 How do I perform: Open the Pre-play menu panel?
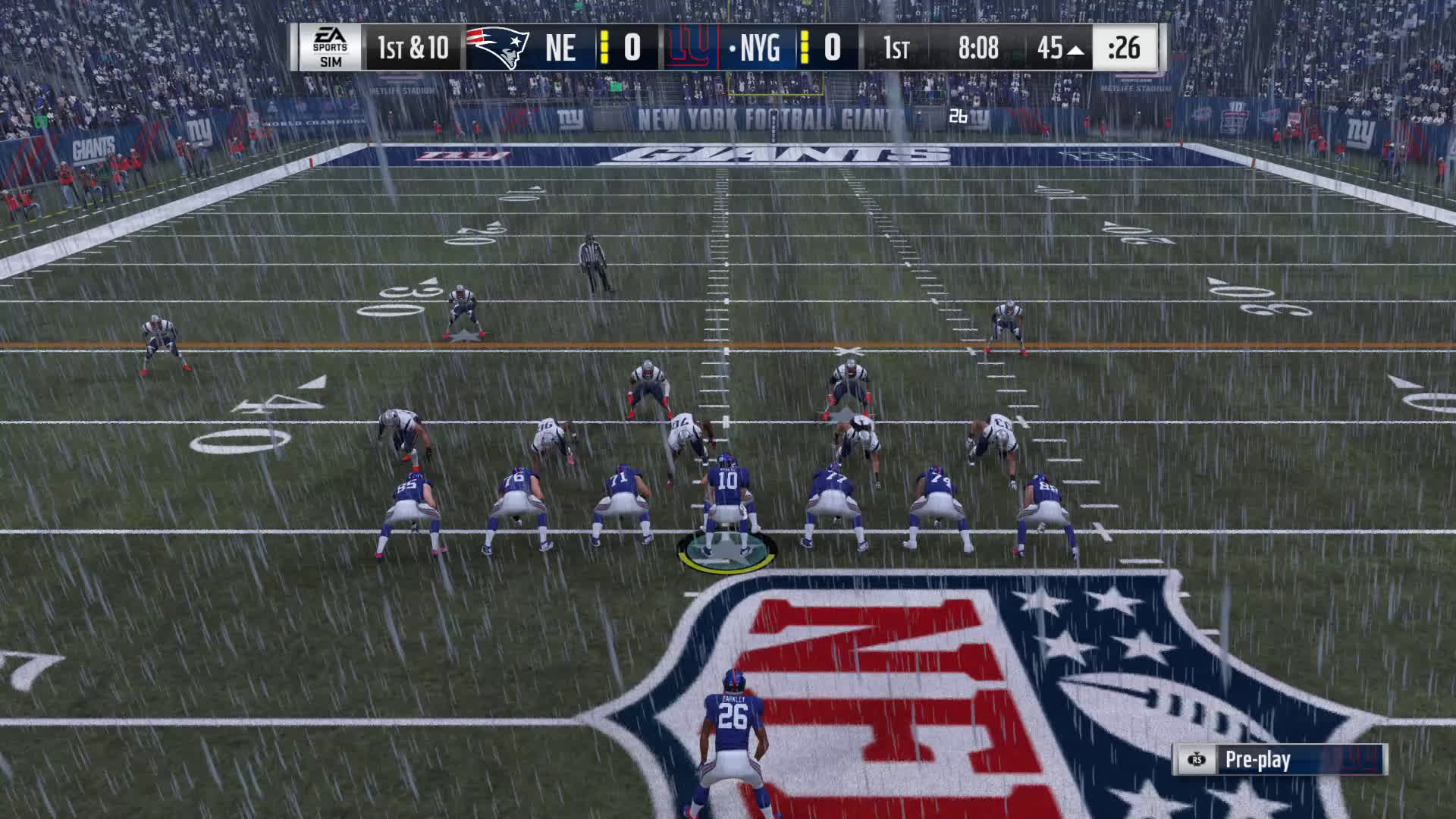pos(1279,760)
